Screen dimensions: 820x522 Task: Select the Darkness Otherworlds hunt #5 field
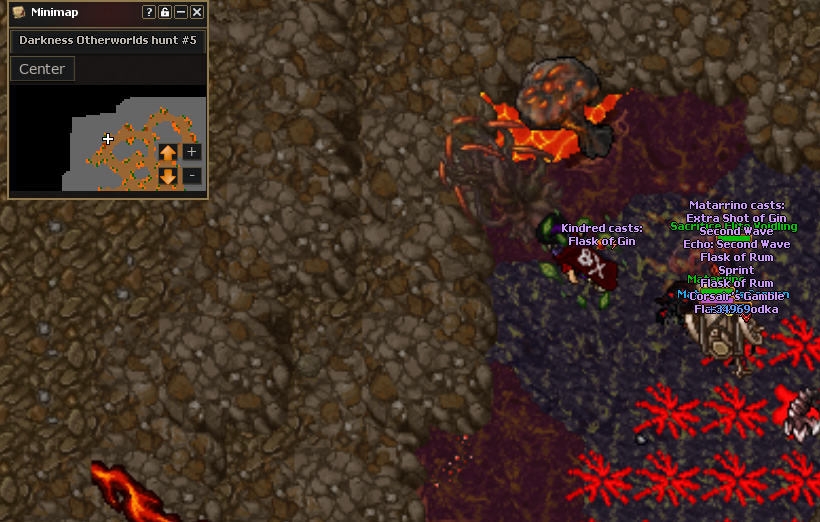pos(108,42)
